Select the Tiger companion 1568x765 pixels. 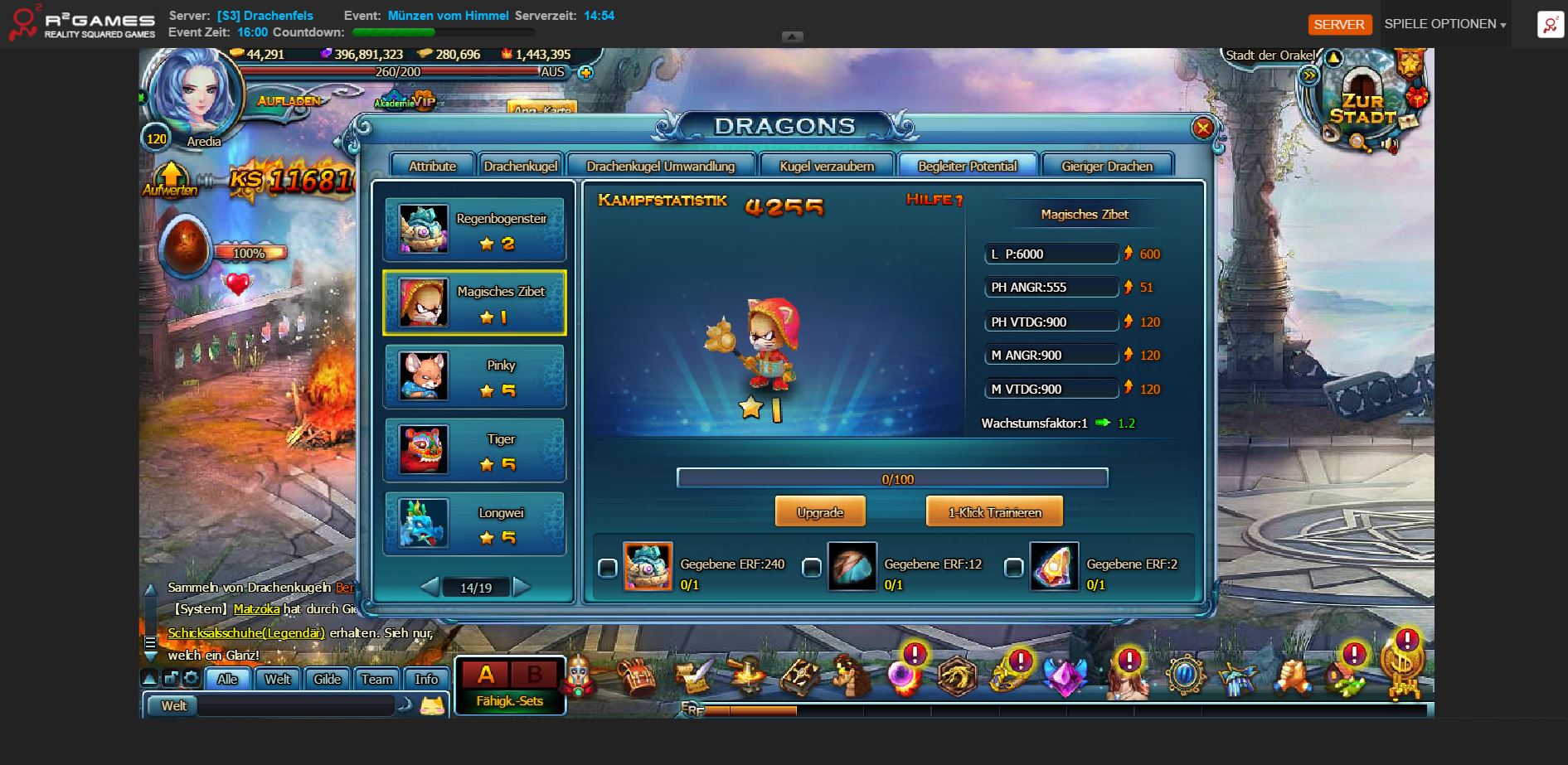point(474,450)
